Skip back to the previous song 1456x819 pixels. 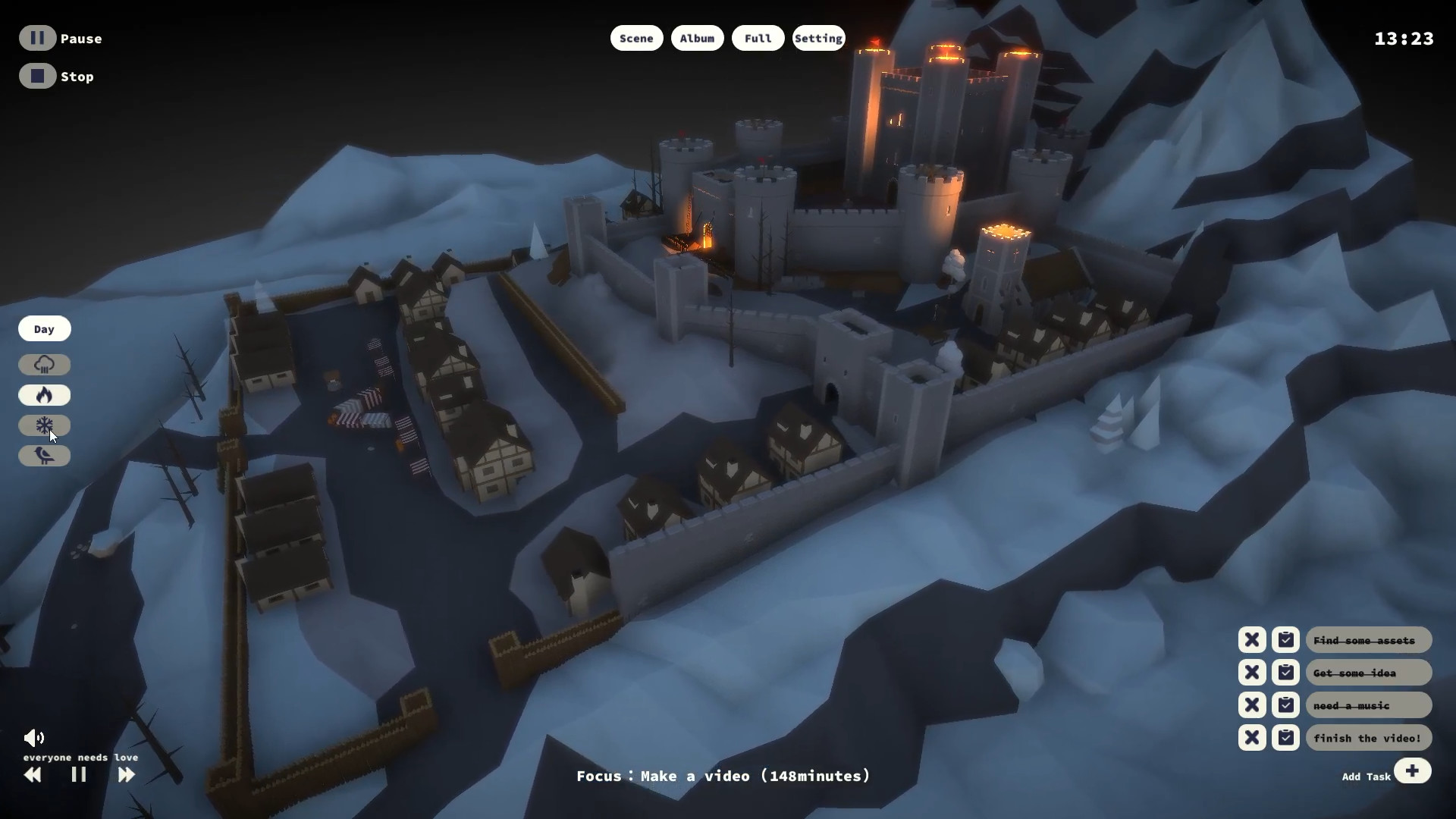coord(33,774)
